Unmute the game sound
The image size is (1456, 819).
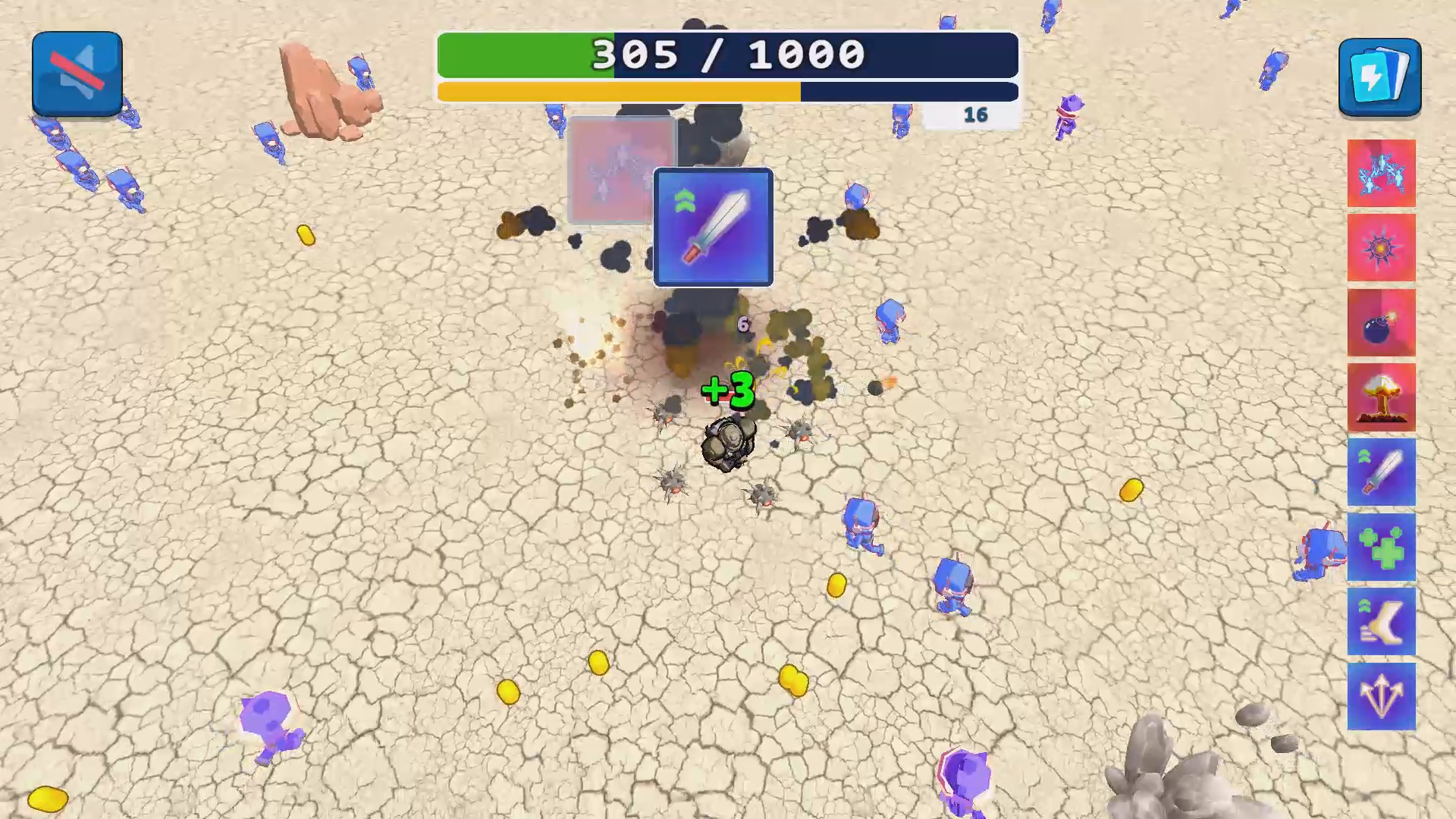[x=76, y=72]
